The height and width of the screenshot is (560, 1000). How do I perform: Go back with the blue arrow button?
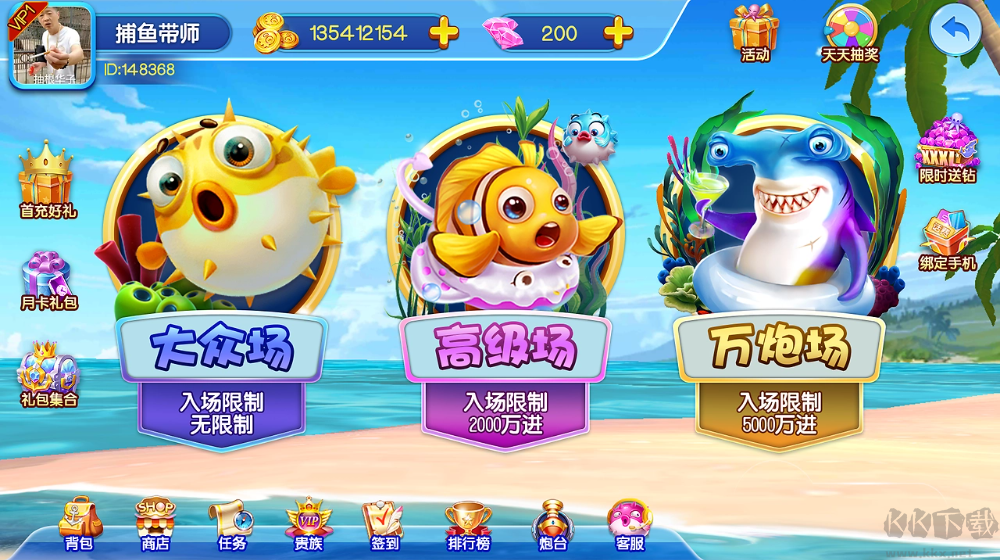[954, 33]
